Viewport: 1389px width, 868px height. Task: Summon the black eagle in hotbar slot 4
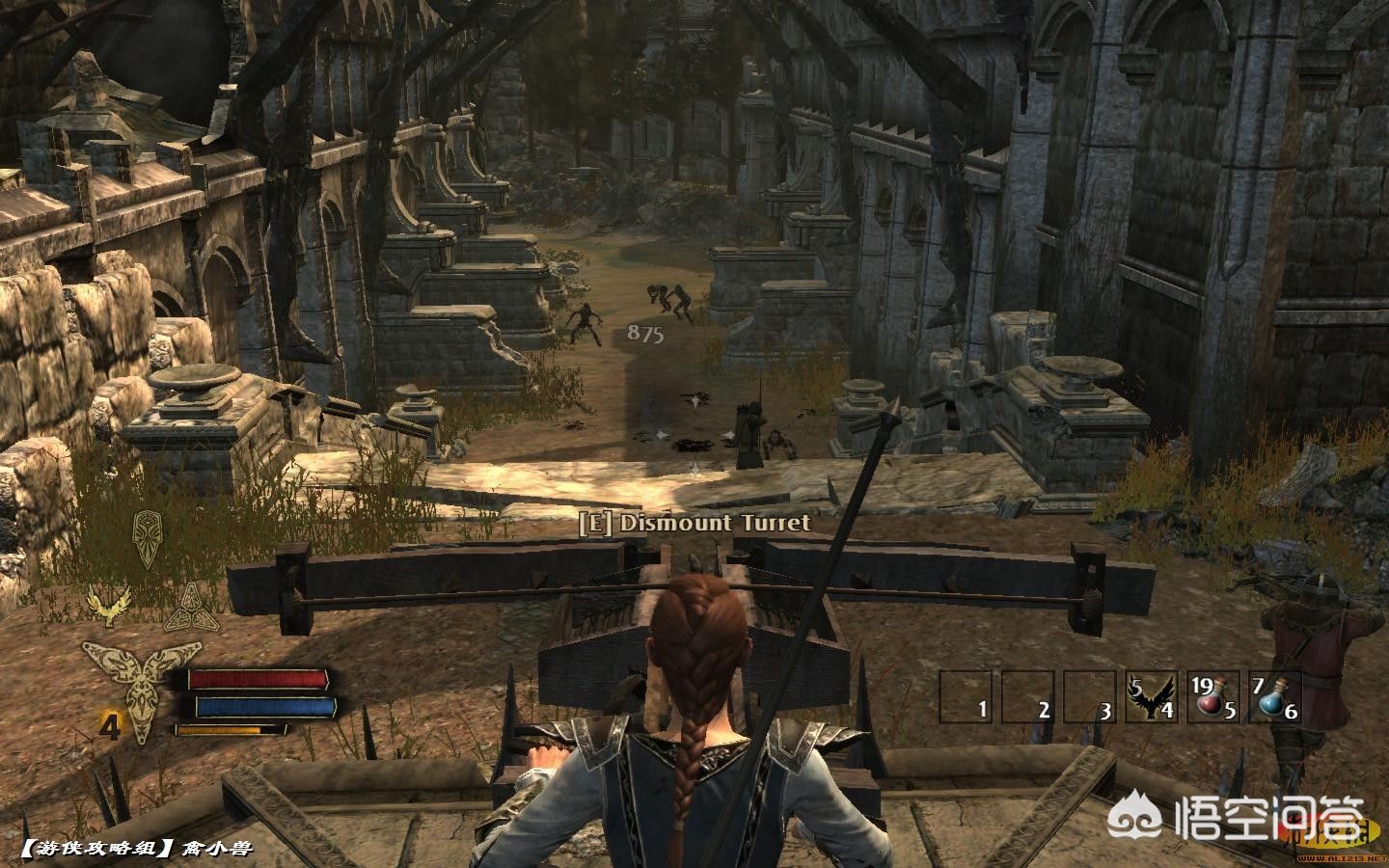coord(1153,696)
